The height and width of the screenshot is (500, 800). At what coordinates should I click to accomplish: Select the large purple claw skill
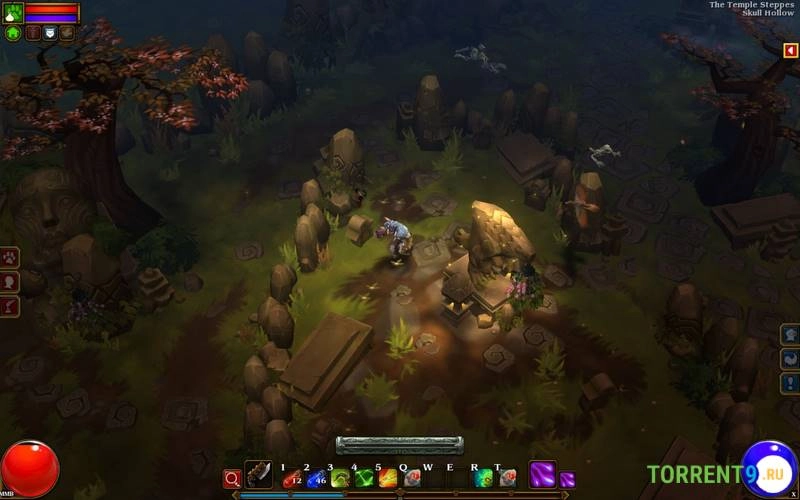coord(542,475)
